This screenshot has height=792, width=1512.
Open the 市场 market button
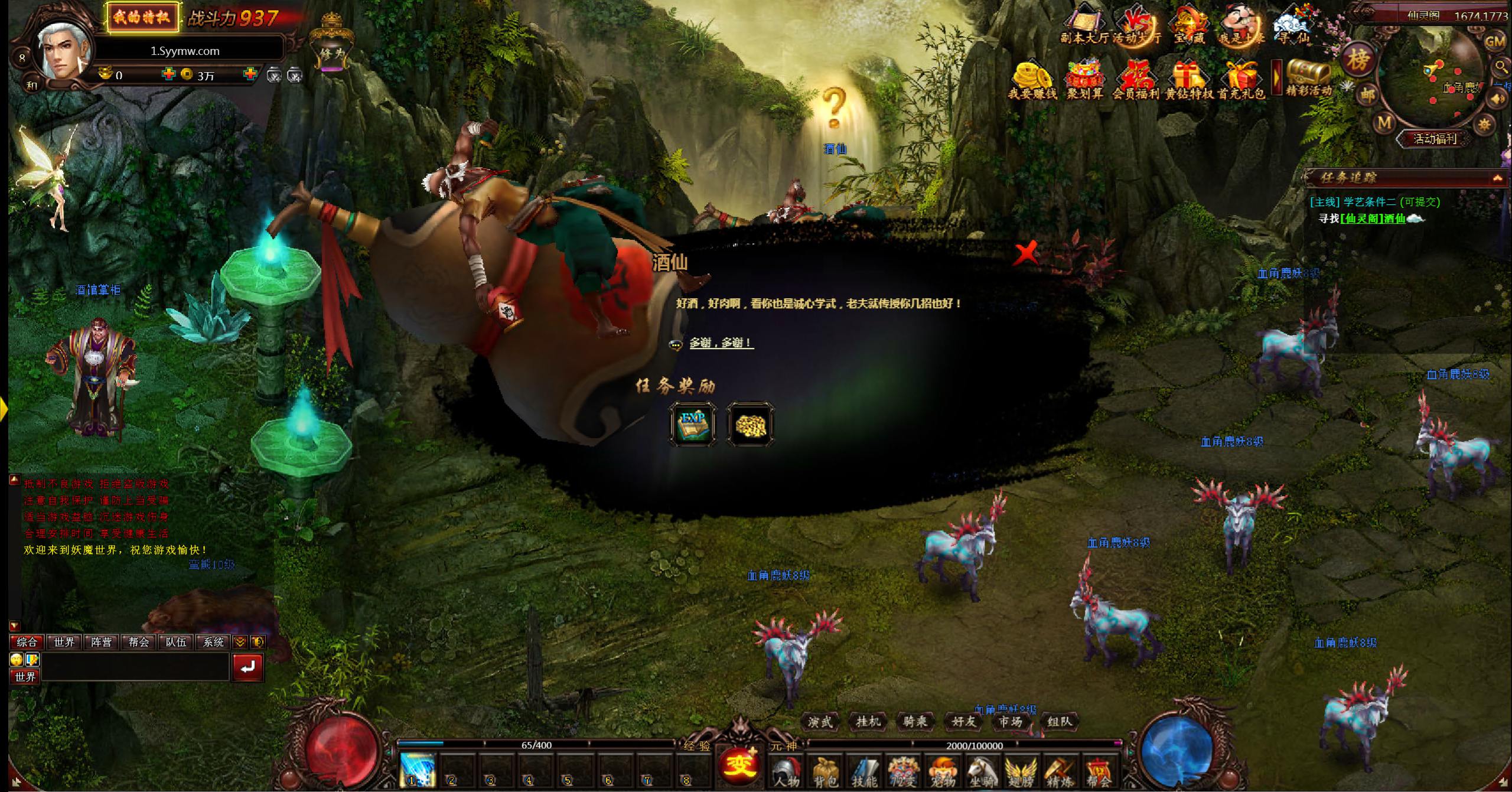click(x=1011, y=721)
